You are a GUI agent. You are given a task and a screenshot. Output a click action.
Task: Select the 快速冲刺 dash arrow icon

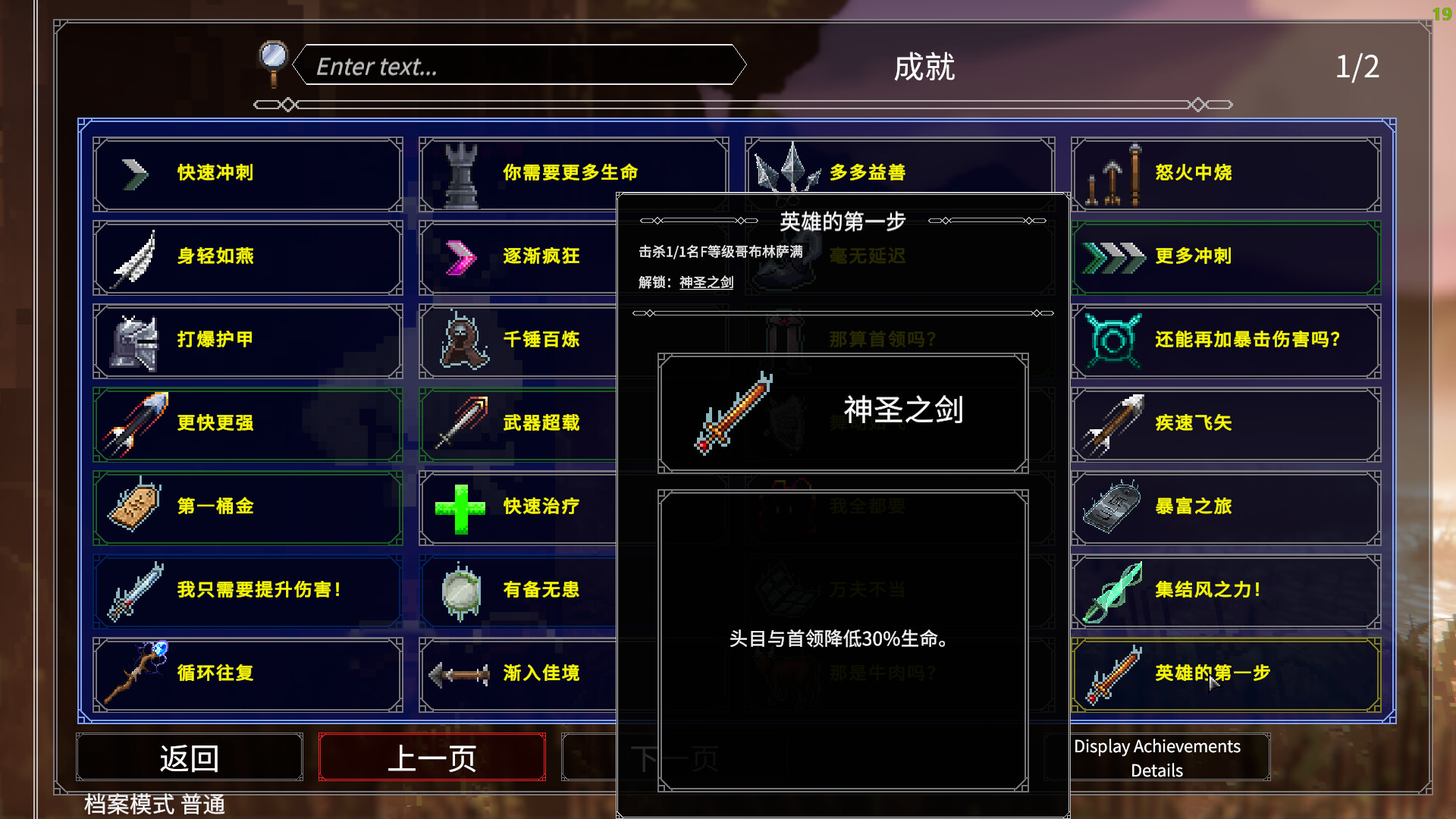pyautogui.click(x=133, y=172)
